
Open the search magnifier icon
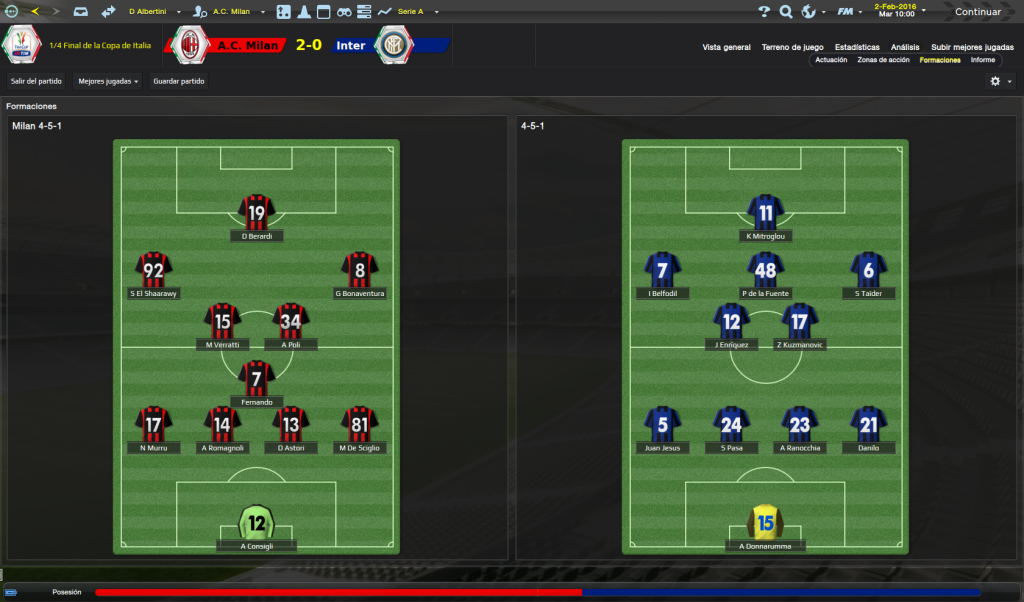tap(786, 12)
